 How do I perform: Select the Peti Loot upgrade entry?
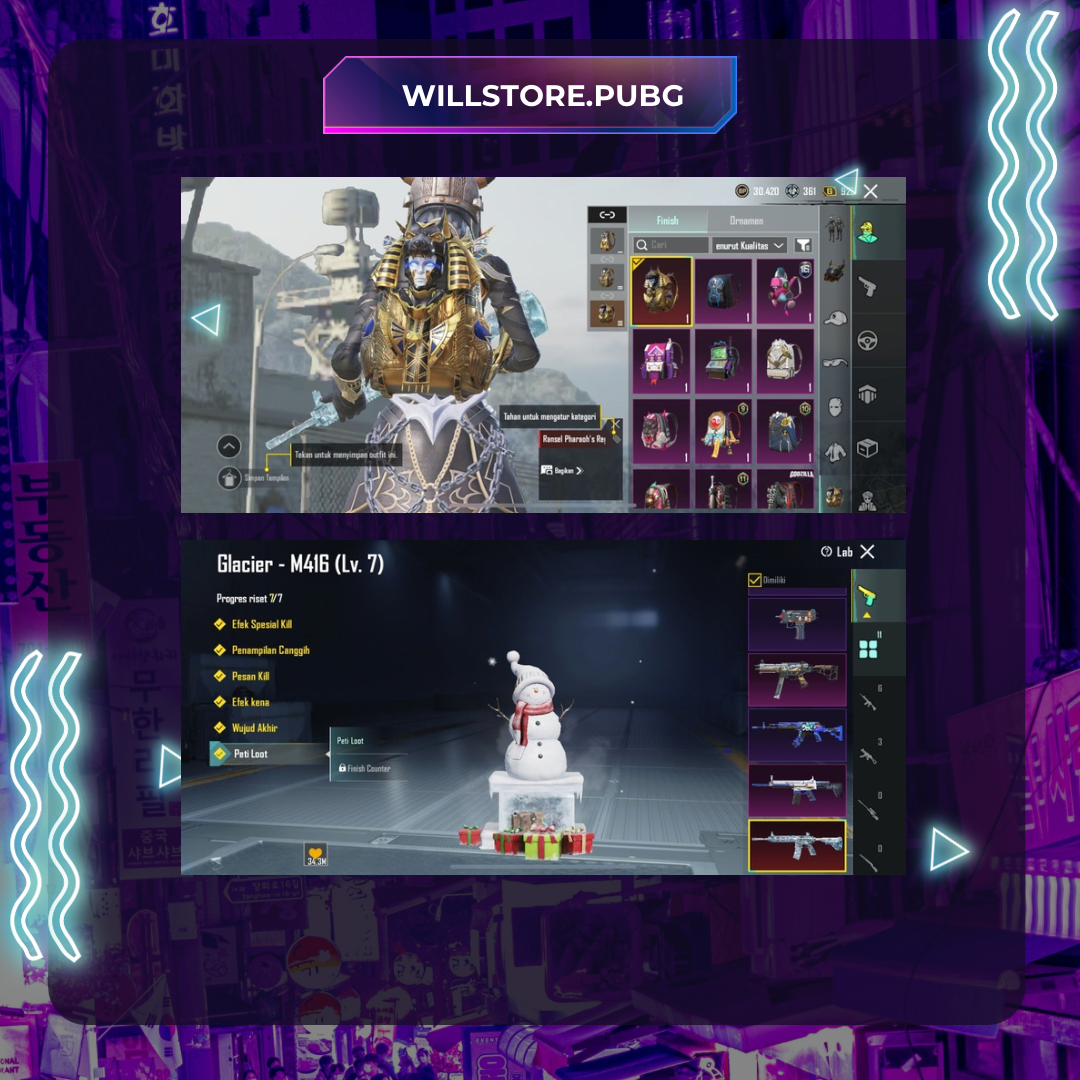(x=250, y=754)
